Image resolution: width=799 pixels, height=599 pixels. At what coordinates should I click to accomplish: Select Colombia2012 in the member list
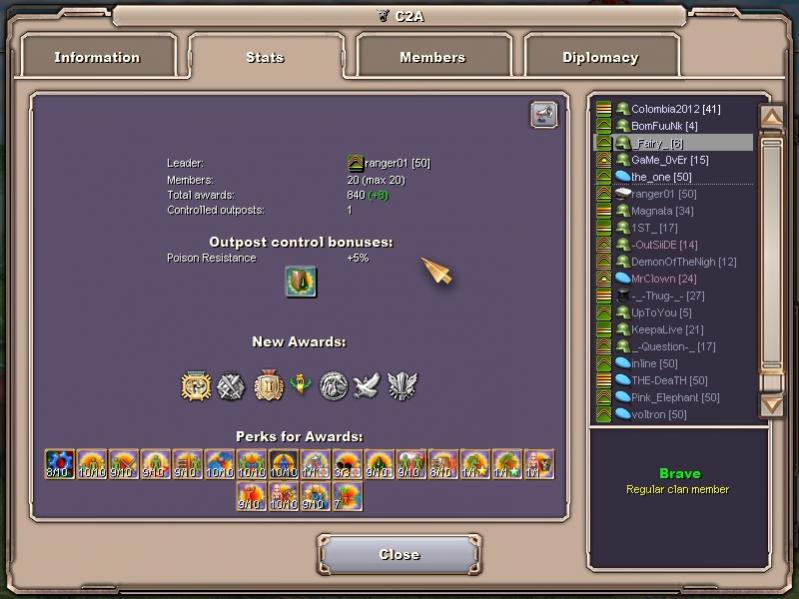(x=675, y=109)
